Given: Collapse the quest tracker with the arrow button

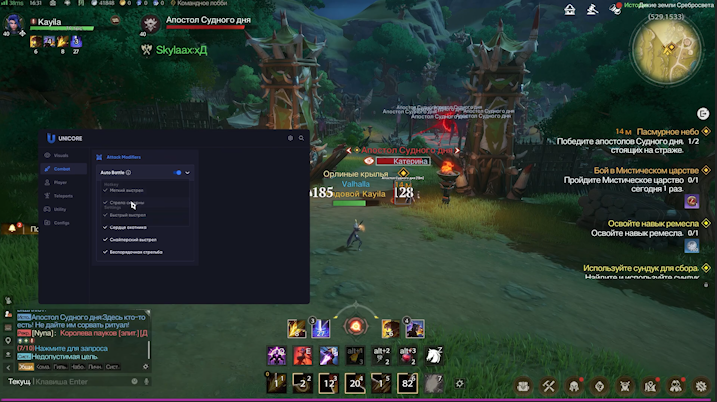Looking at the screenshot, I should click(x=702, y=115).
